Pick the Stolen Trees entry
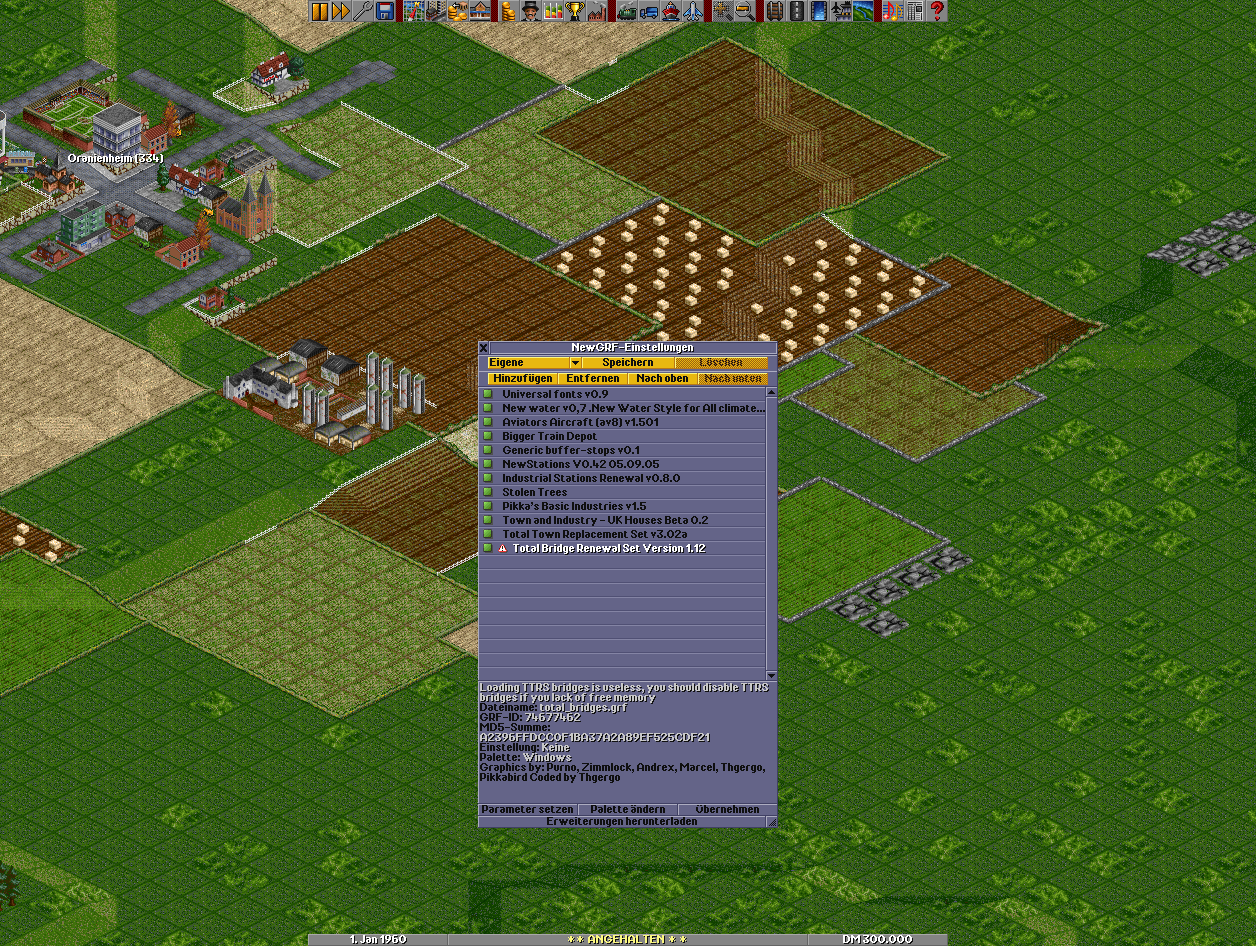The width and height of the screenshot is (1256, 946). pyautogui.click(x=534, y=492)
